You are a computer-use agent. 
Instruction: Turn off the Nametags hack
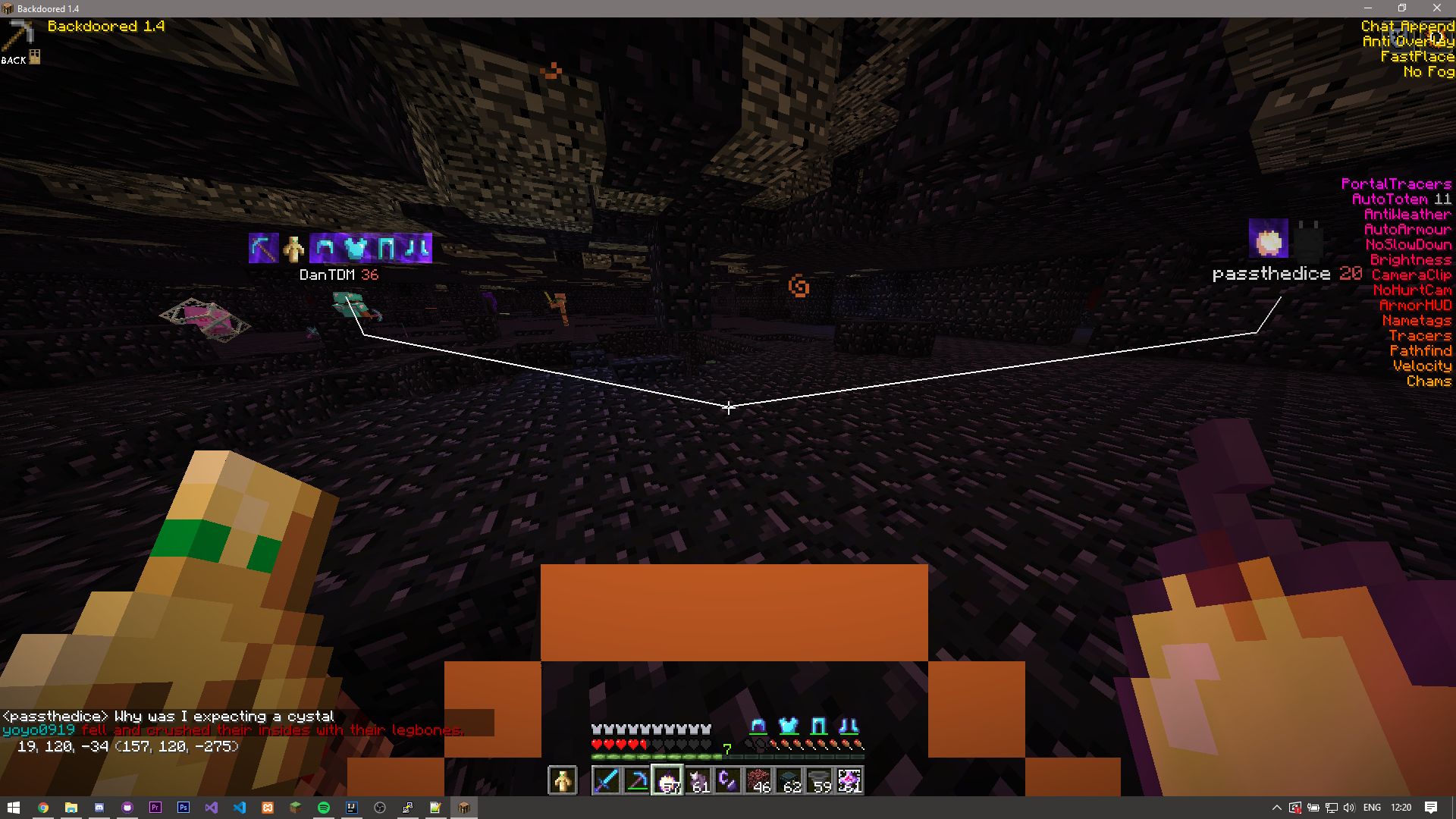(x=1417, y=320)
